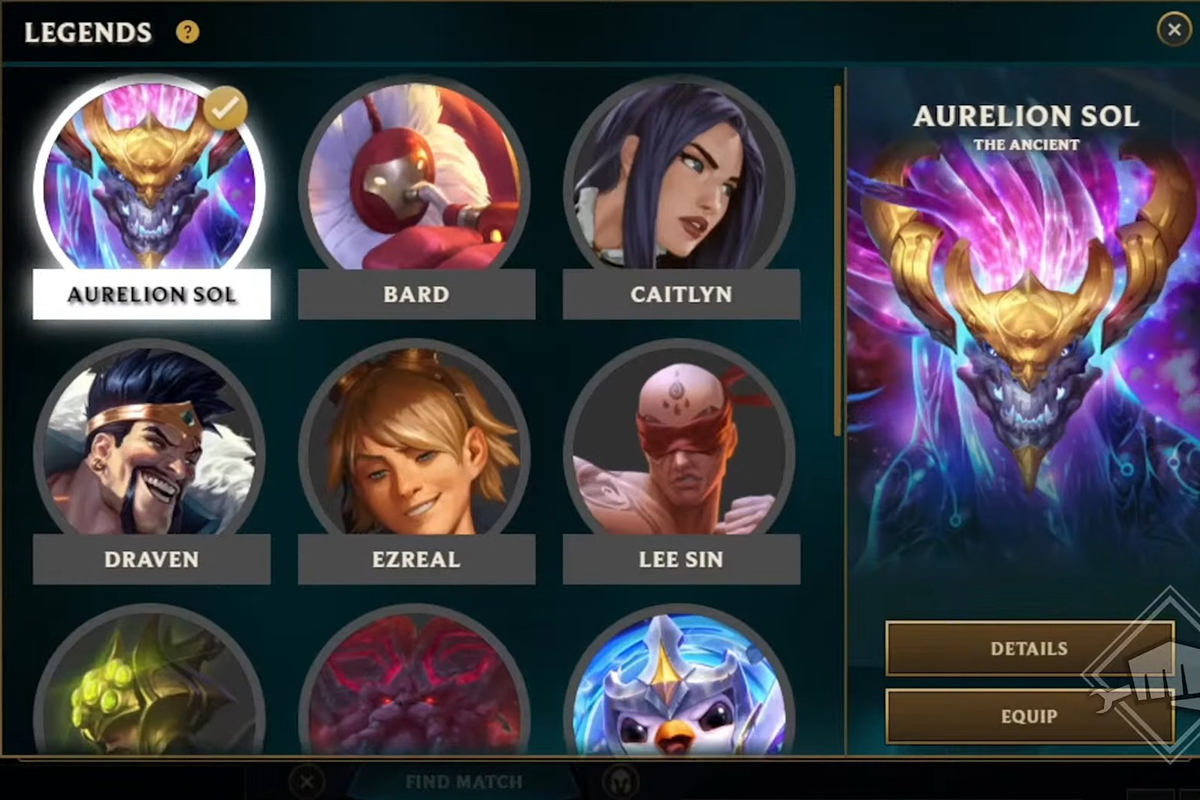Select the Lee Sin legend
Screen dimensions: 1200x800
[x=680, y=445]
